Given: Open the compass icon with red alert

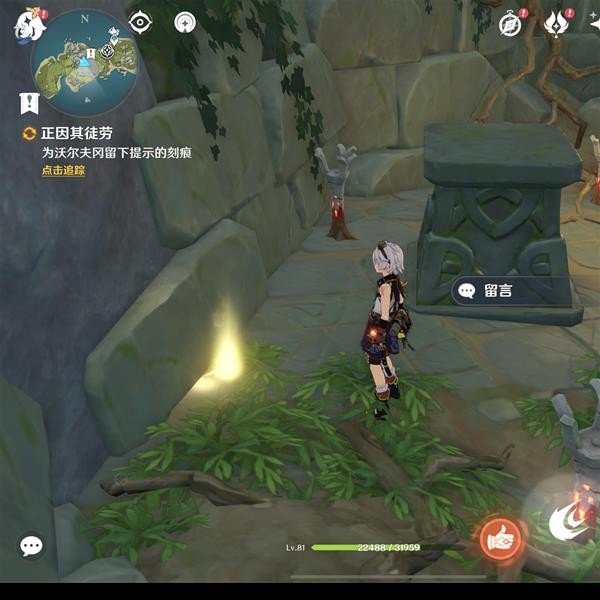Looking at the screenshot, I should tap(512, 24).
